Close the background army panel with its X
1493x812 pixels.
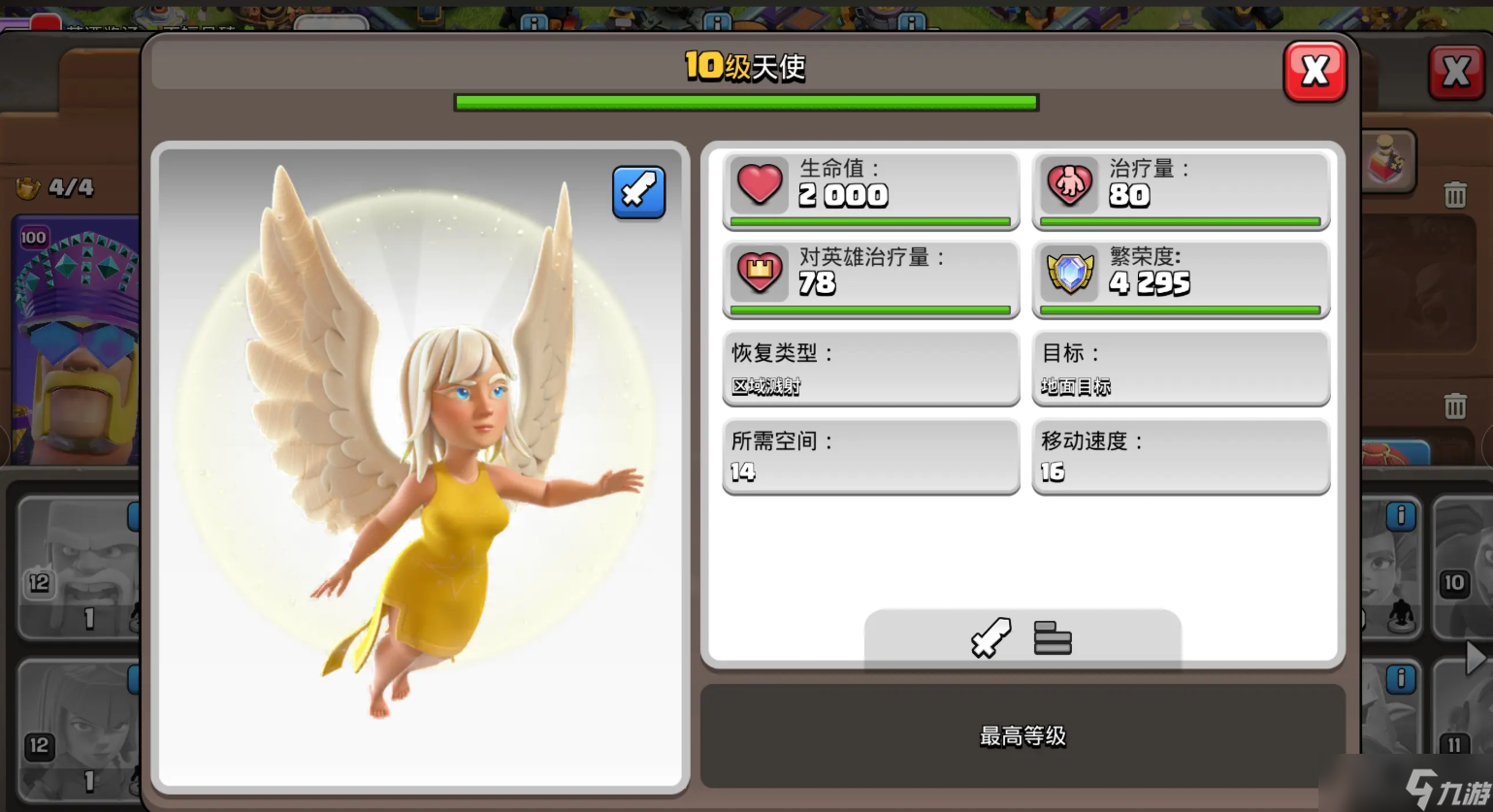(1456, 71)
